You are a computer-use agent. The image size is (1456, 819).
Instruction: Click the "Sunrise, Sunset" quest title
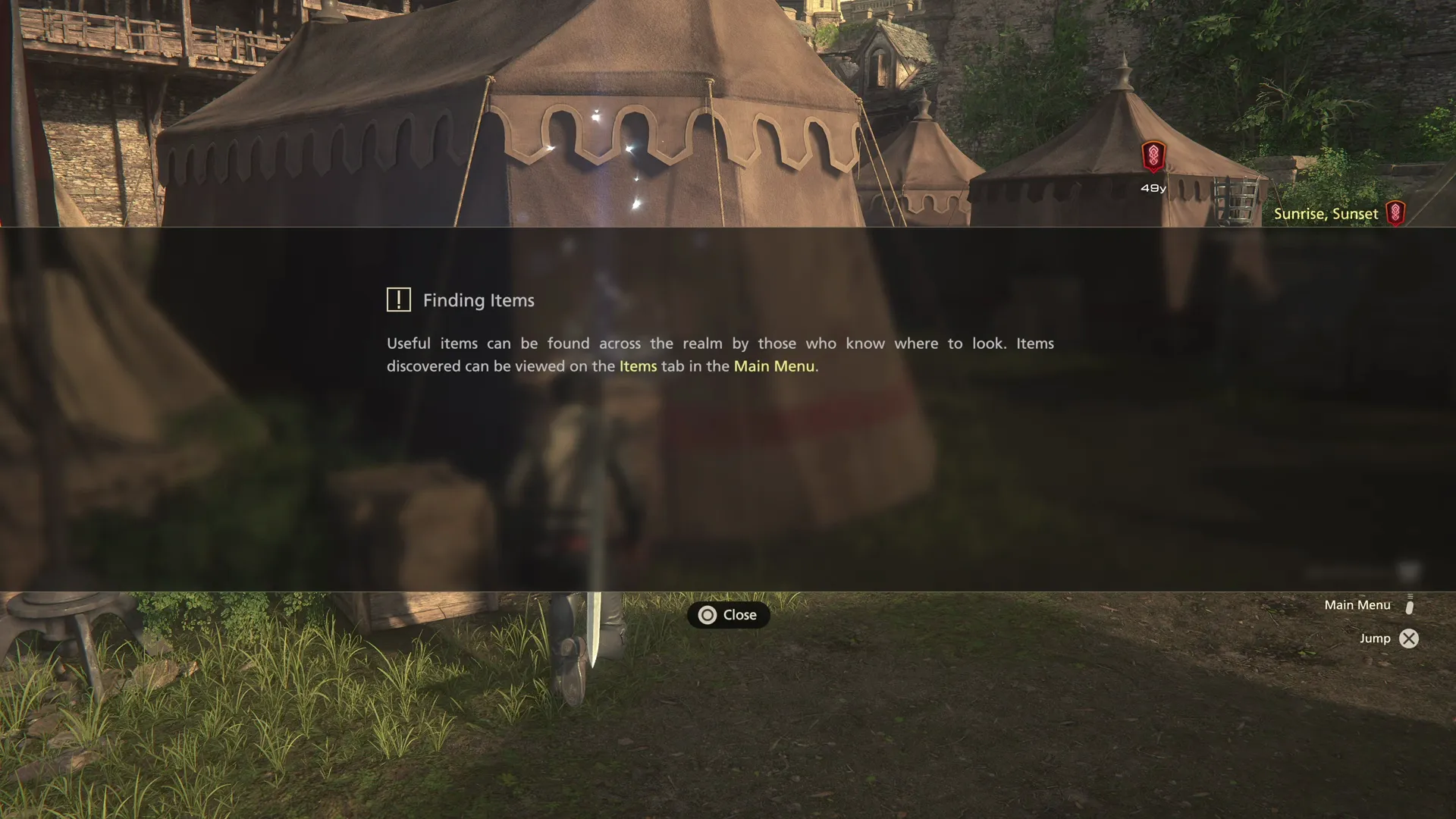coord(1326,213)
